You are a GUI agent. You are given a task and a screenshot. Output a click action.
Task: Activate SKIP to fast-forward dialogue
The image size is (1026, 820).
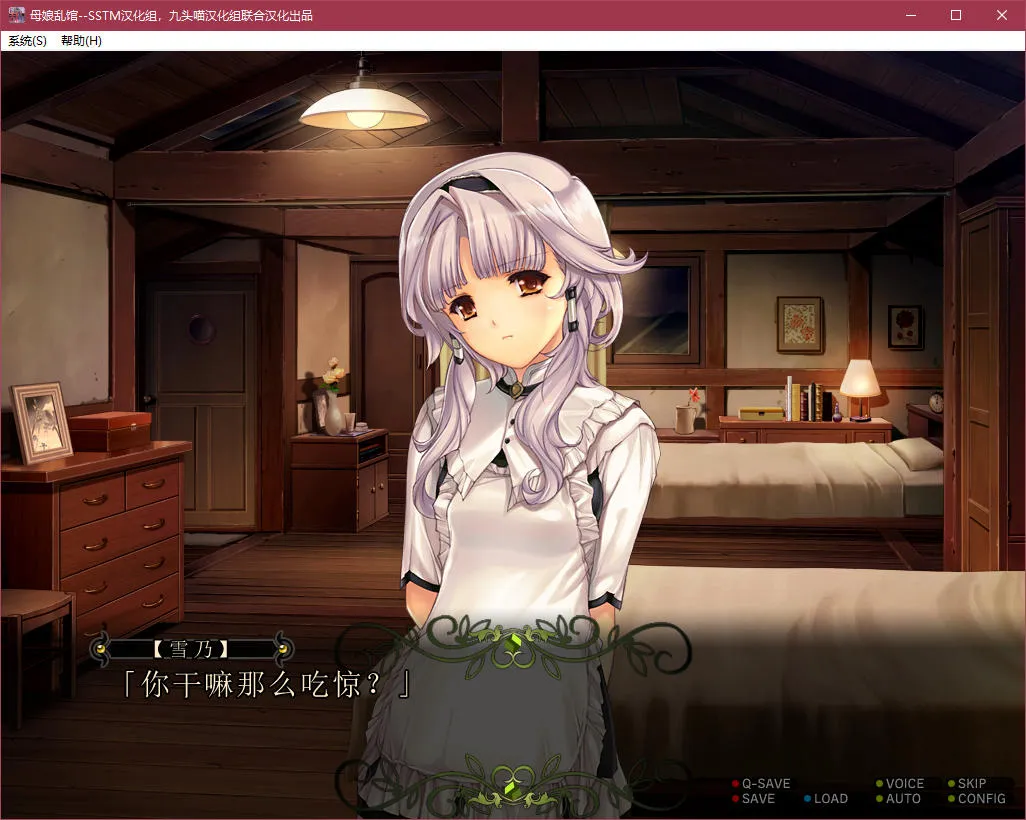coord(971,784)
